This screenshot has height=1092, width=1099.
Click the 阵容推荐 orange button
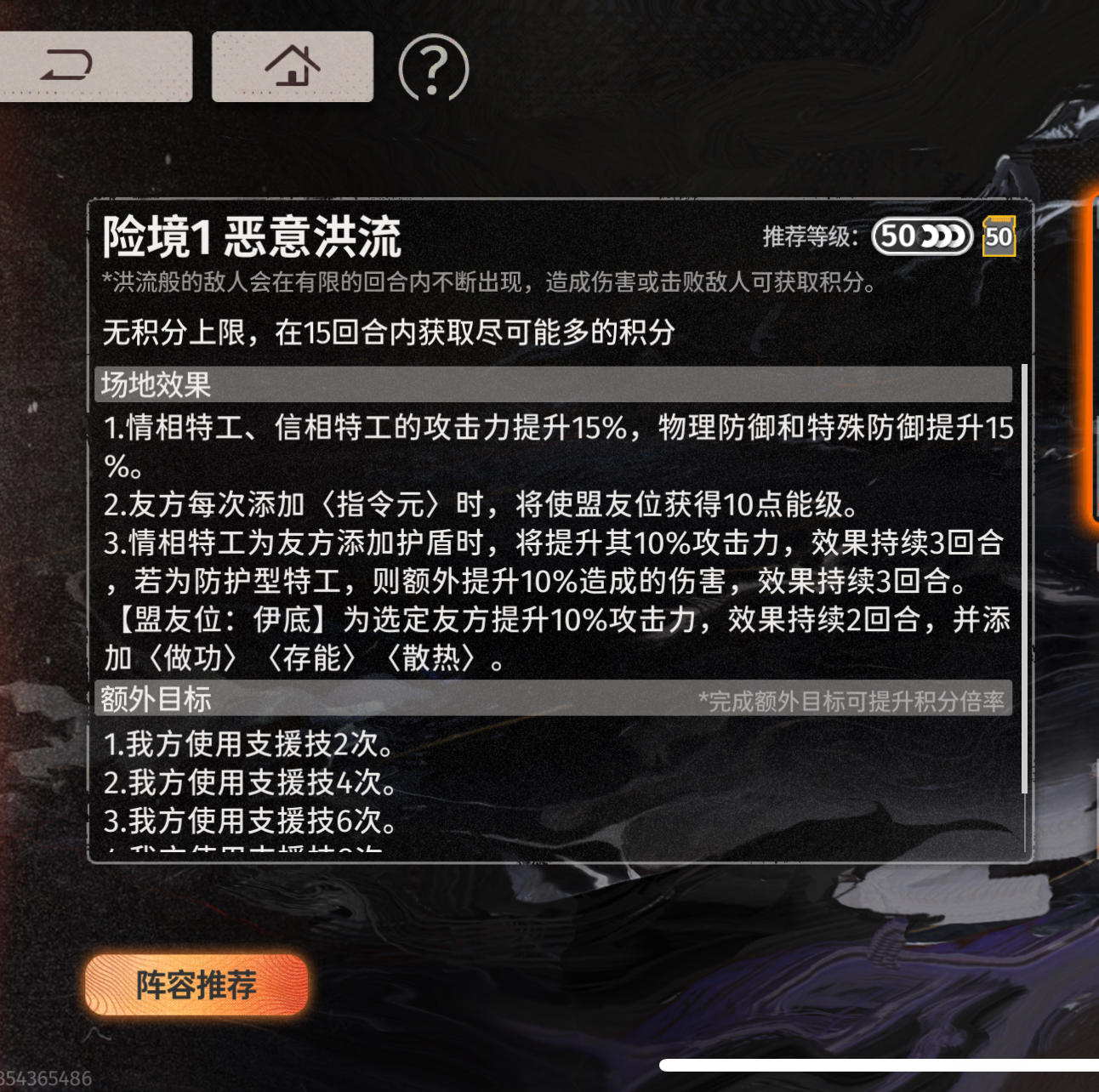click(x=194, y=987)
